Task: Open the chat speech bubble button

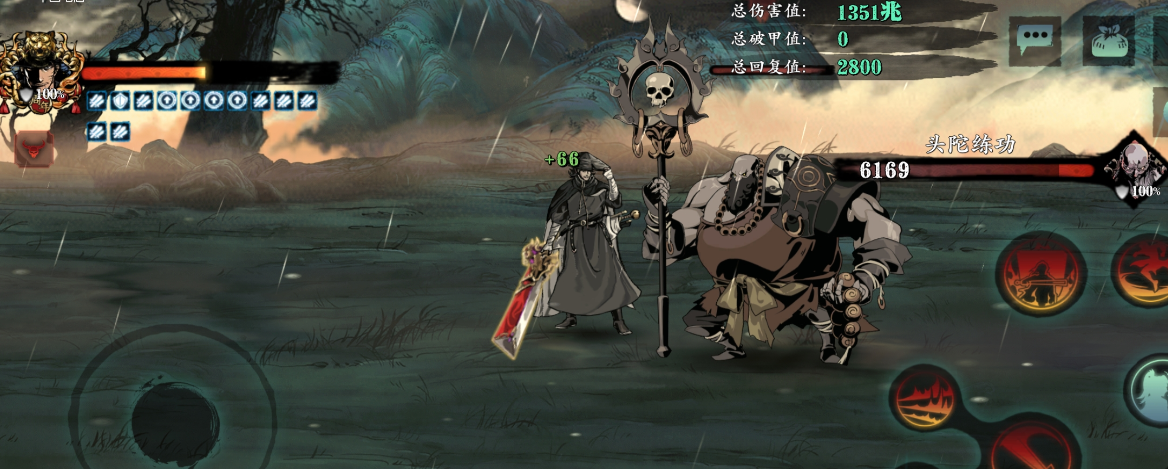Action: [1034, 42]
